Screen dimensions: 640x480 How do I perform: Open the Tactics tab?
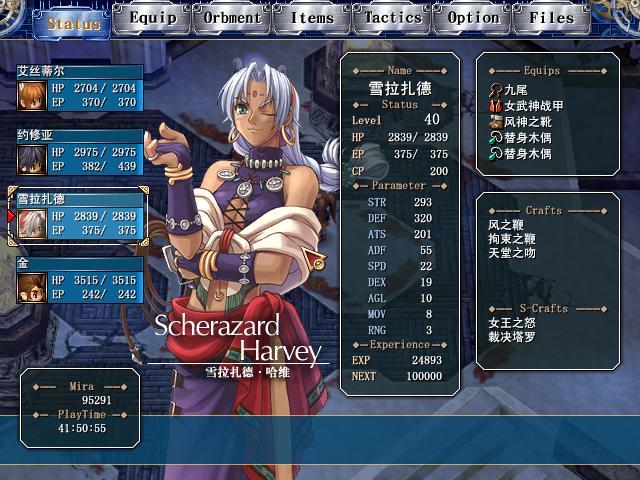pos(393,18)
